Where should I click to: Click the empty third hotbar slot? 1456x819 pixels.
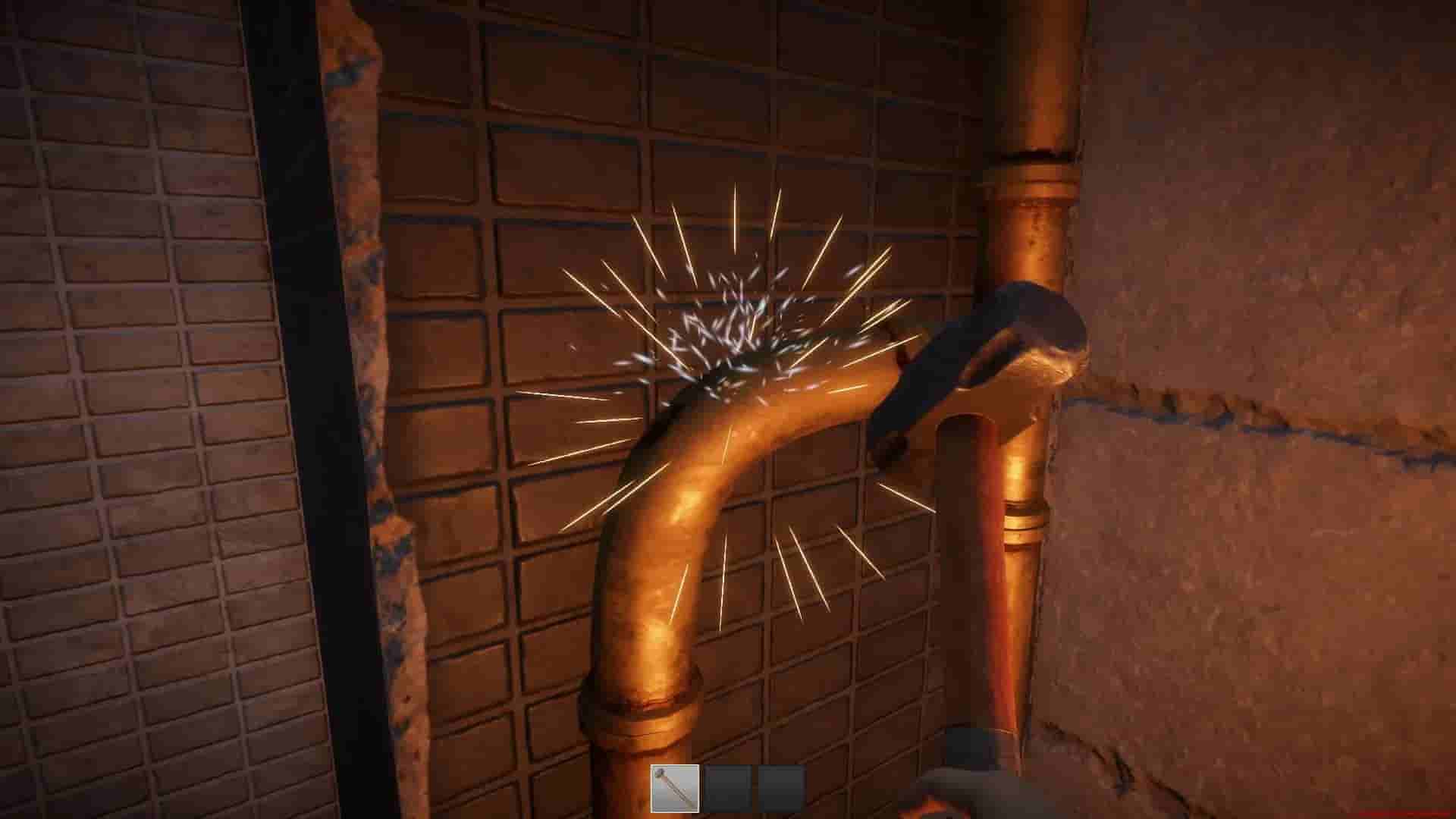783,790
